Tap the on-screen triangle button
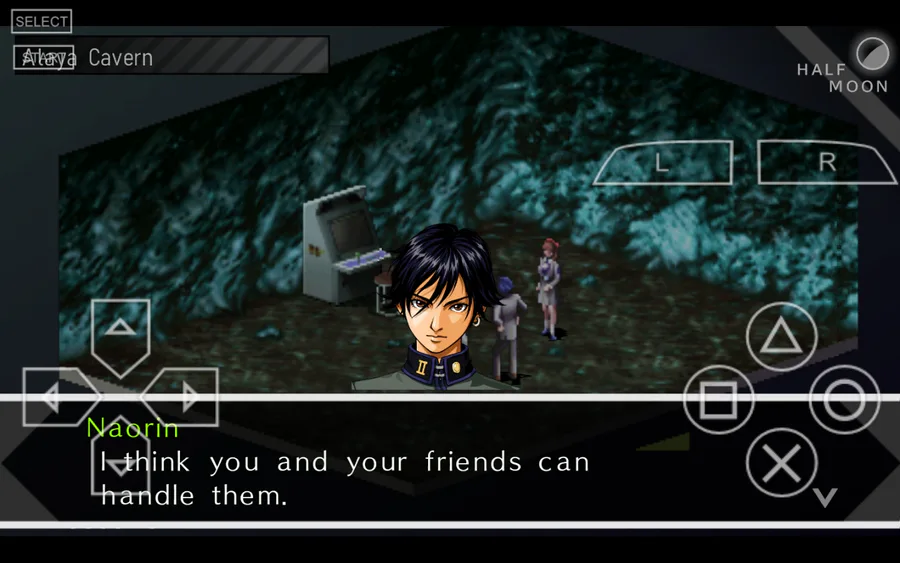 782,338
